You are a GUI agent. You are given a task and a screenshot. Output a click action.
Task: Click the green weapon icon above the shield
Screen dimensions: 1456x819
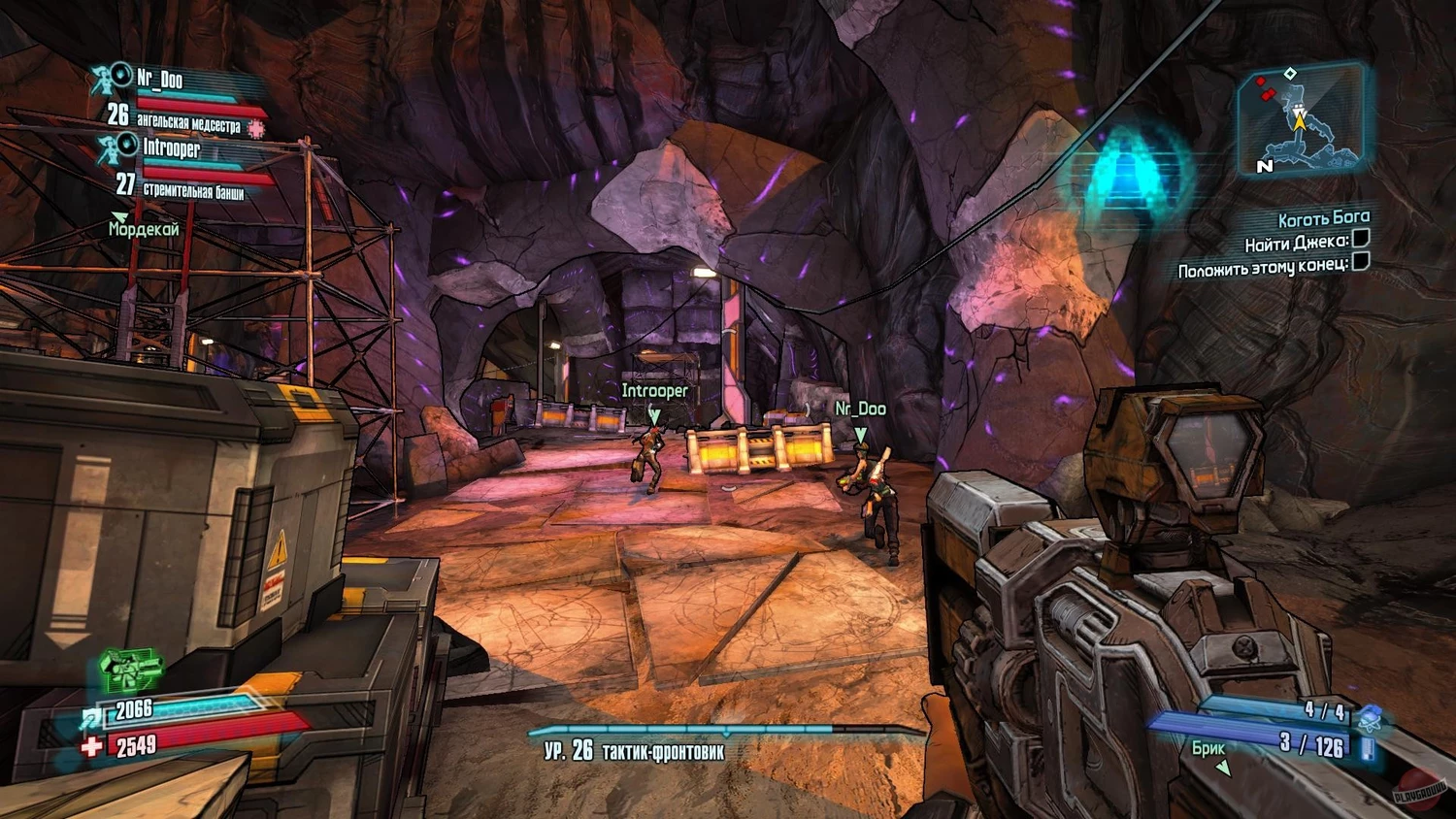pyautogui.click(x=129, y=670)
